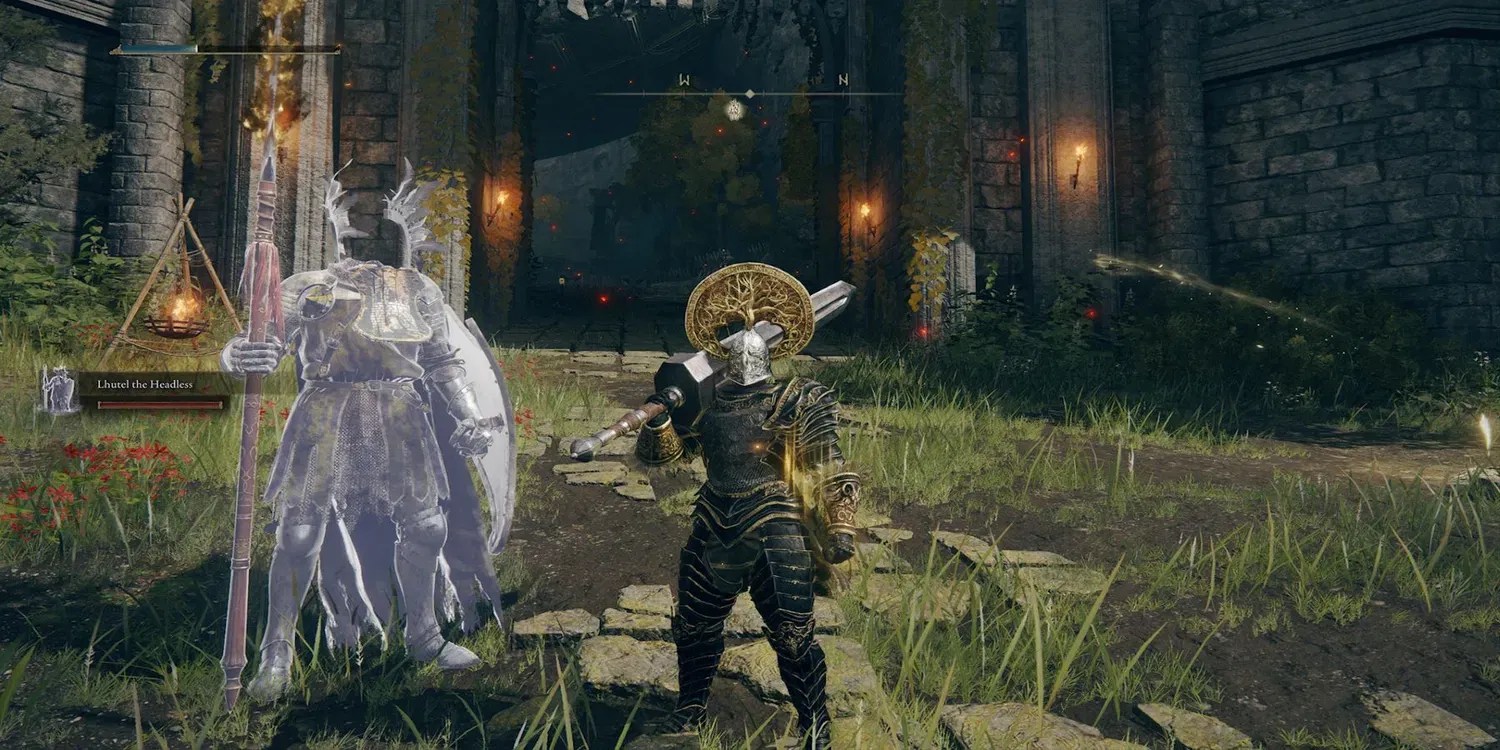The width and height of the screenshot is (1500, 750).
Task: Select the glowing site of grace marker on compass
Action: point(734,110)
